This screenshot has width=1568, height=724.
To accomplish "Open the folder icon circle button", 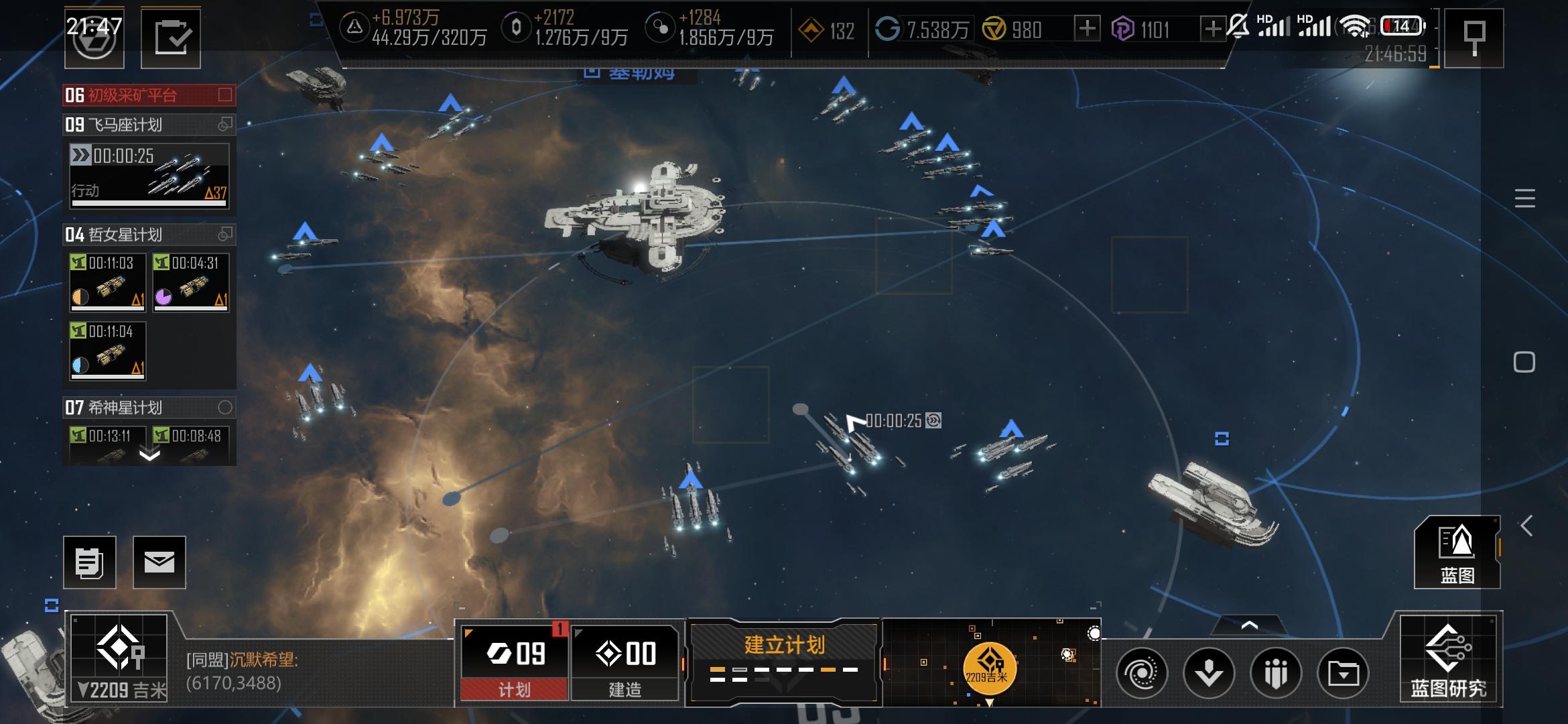I will (1343, 672).
